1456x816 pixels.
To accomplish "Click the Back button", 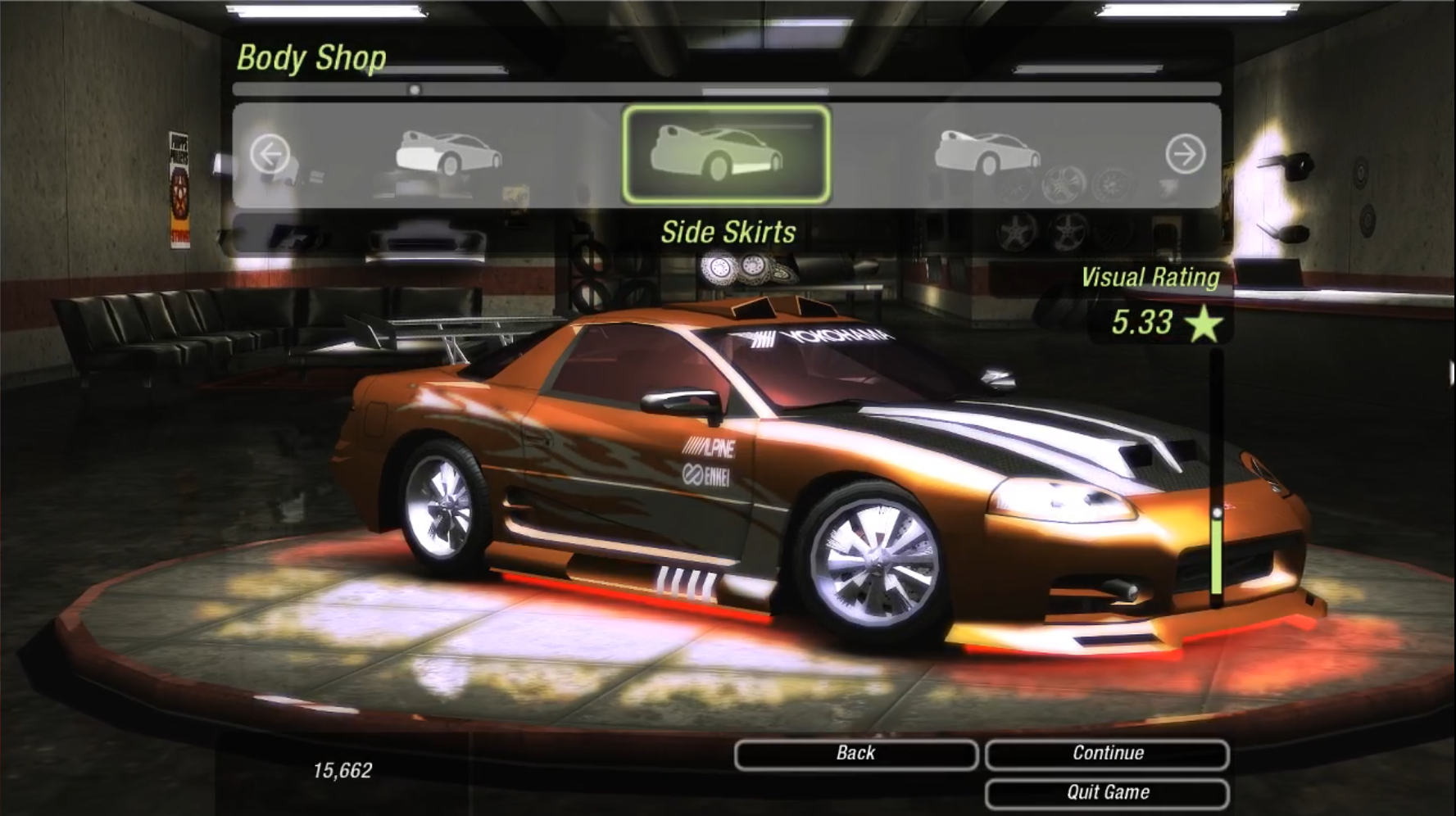I will 855,754.
